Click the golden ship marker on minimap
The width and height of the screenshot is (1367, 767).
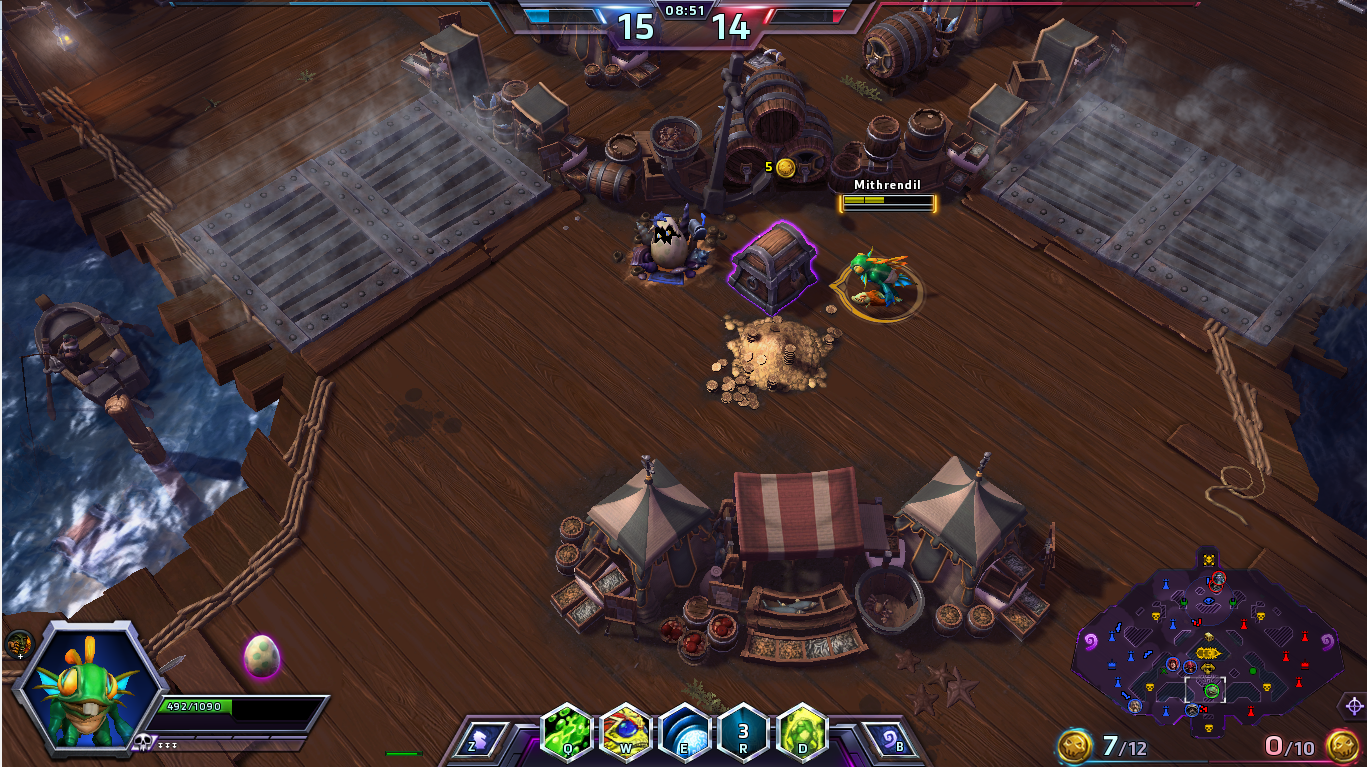pyautogui.click(x=1208, y=652)
